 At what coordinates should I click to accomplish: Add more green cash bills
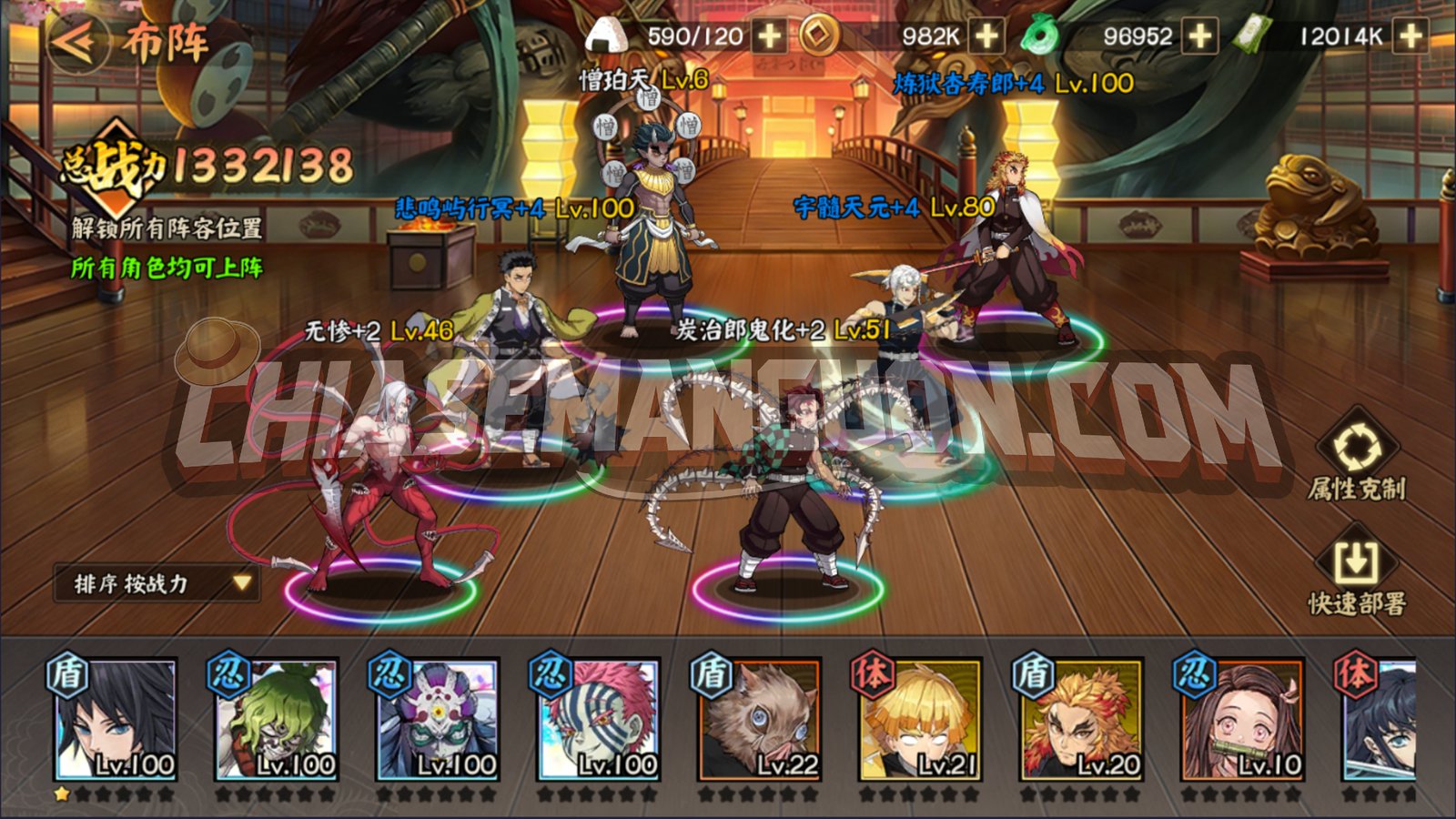point(1410,36)
